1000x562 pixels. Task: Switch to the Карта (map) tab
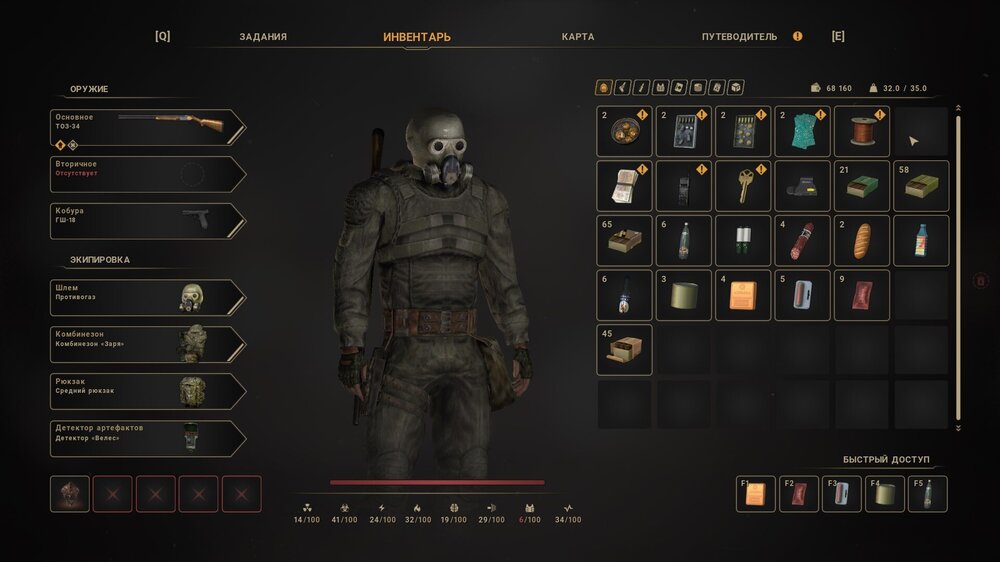pyautogui.click(x=578, y=37)
